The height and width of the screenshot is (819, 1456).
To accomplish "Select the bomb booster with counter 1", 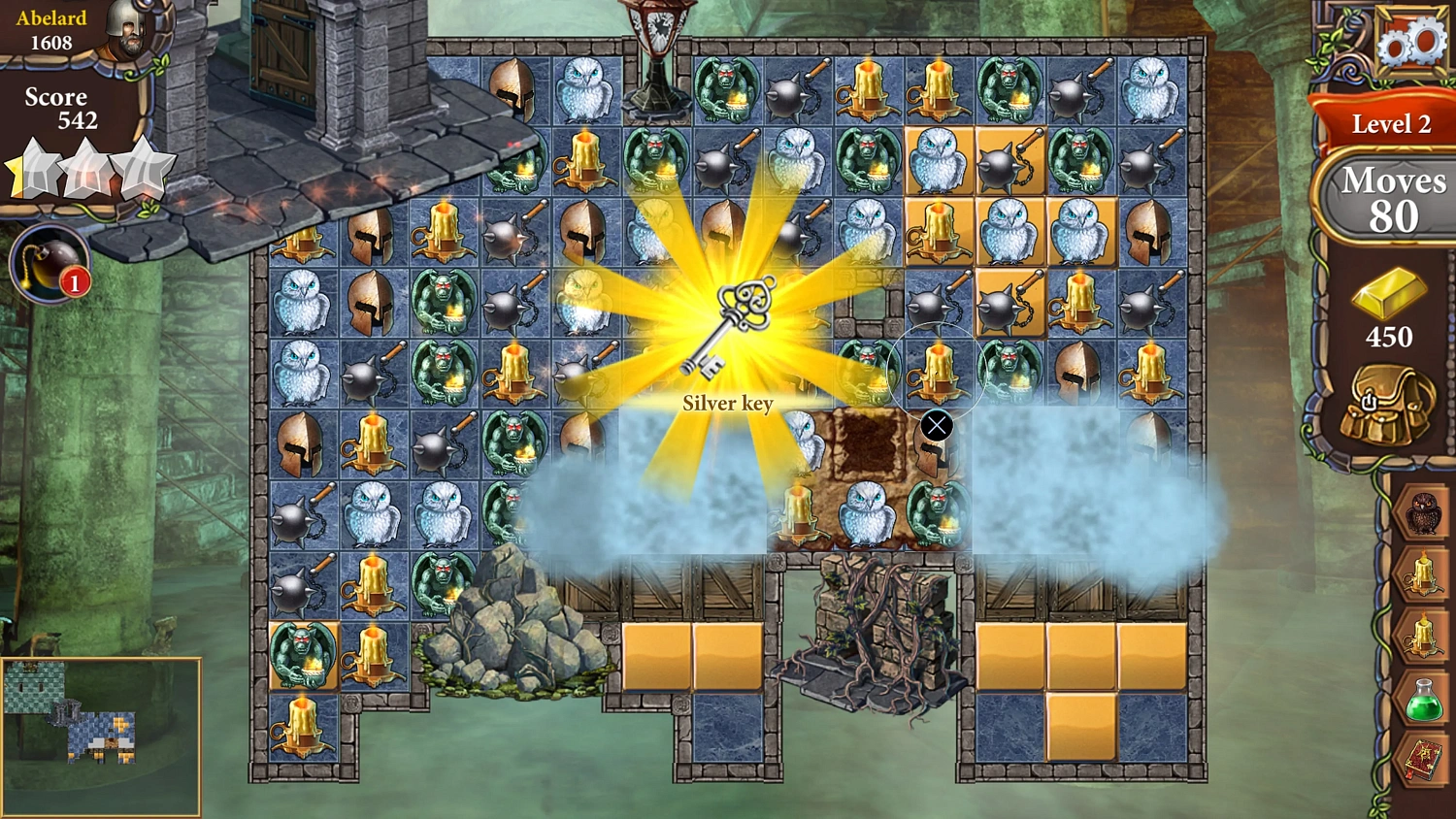I will click(50, 262).
